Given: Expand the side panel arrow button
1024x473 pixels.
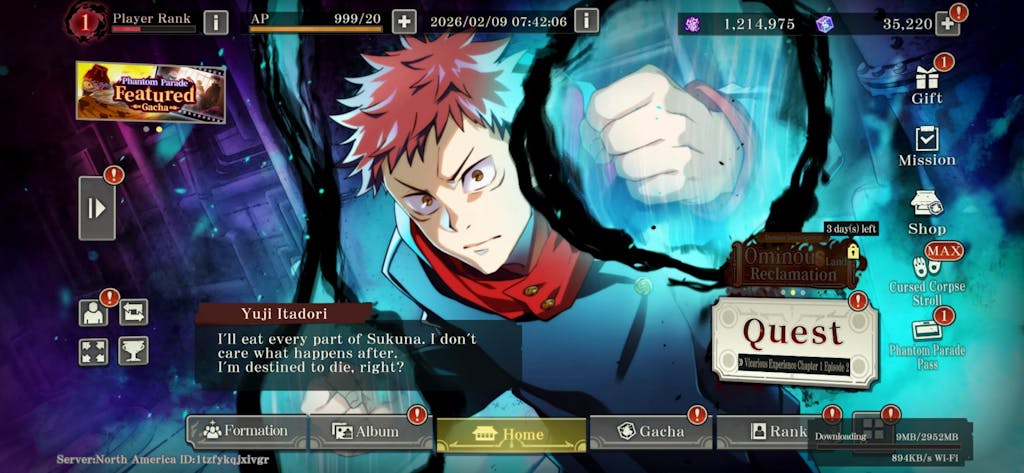Looking at the screenshot, I should tap(97, 208).
